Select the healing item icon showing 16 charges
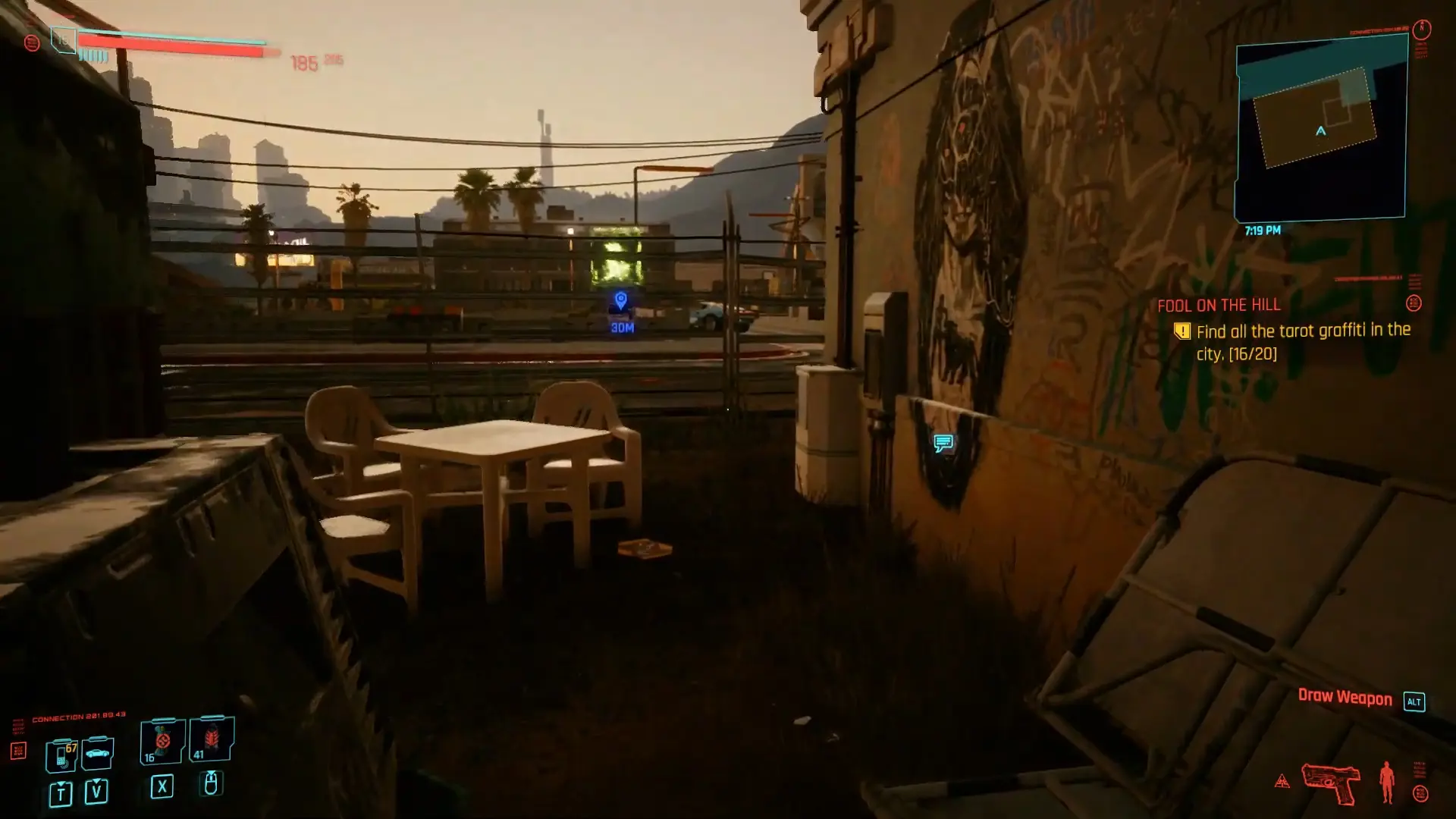1456x819 pixels. coord(161,739)
